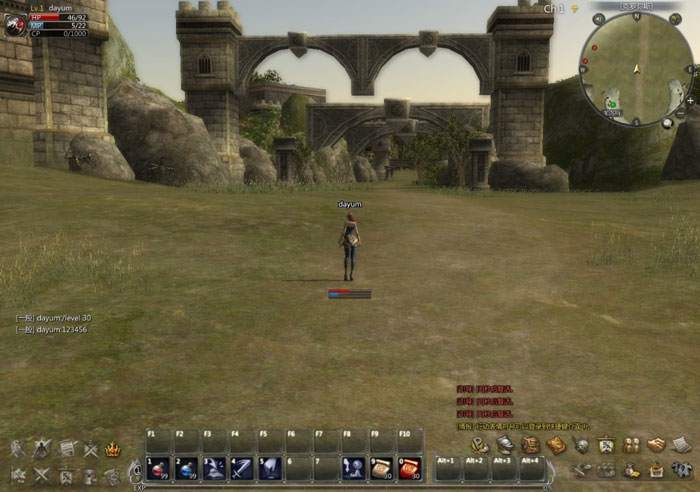Use the tan scroll in slot 9

point(381,468)
